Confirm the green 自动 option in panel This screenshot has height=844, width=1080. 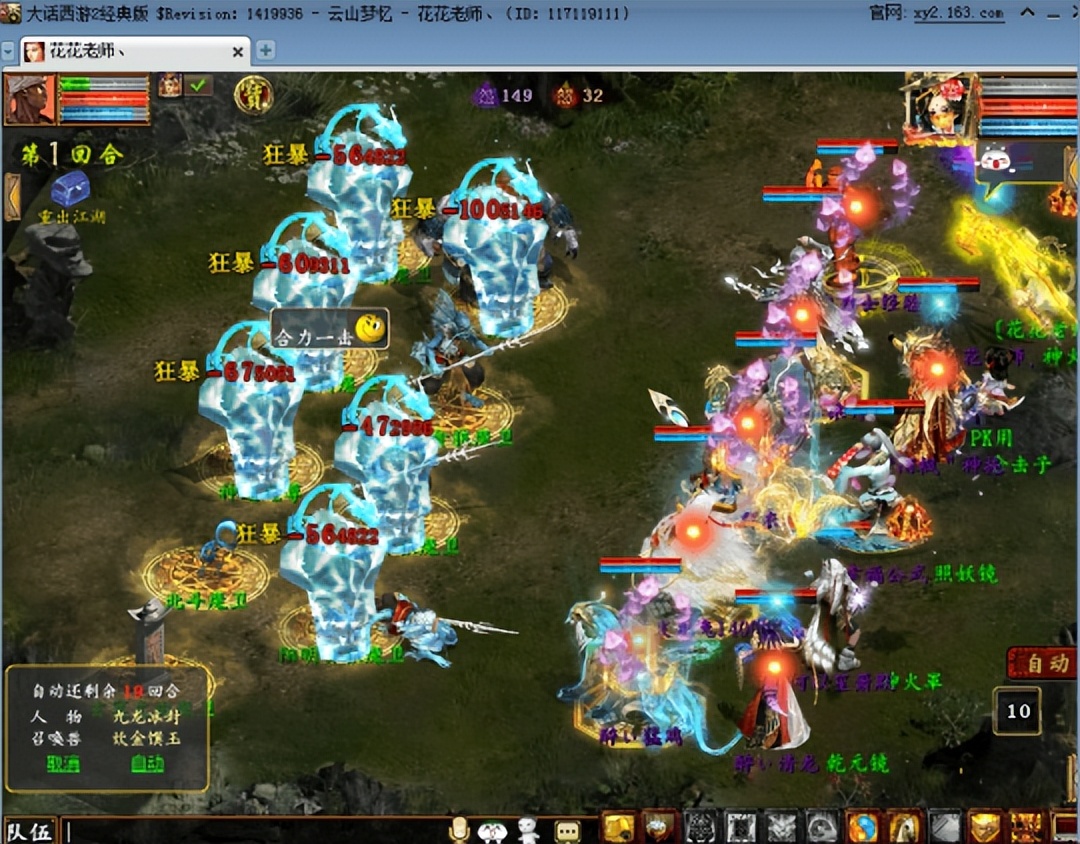146,764
